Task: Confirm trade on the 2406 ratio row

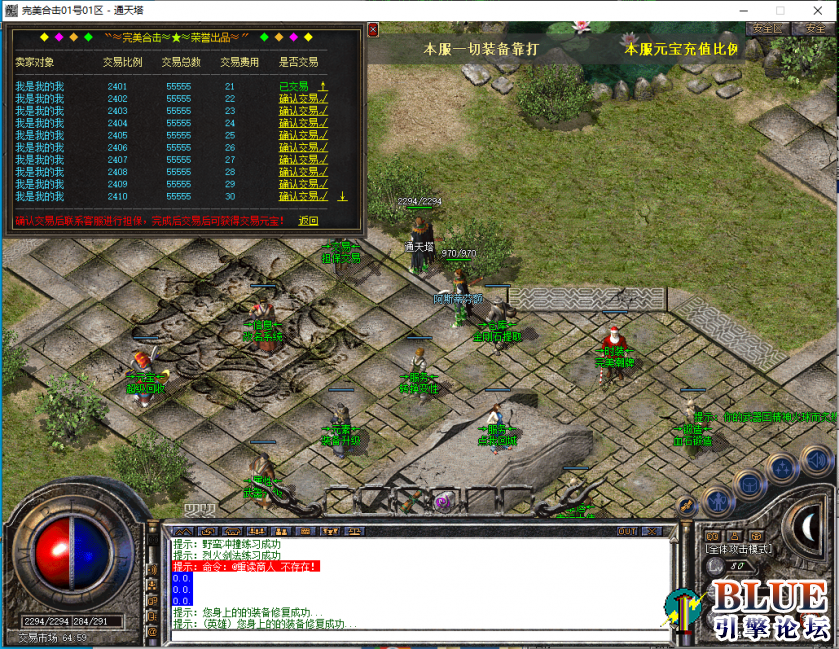Action: [302, 148]
